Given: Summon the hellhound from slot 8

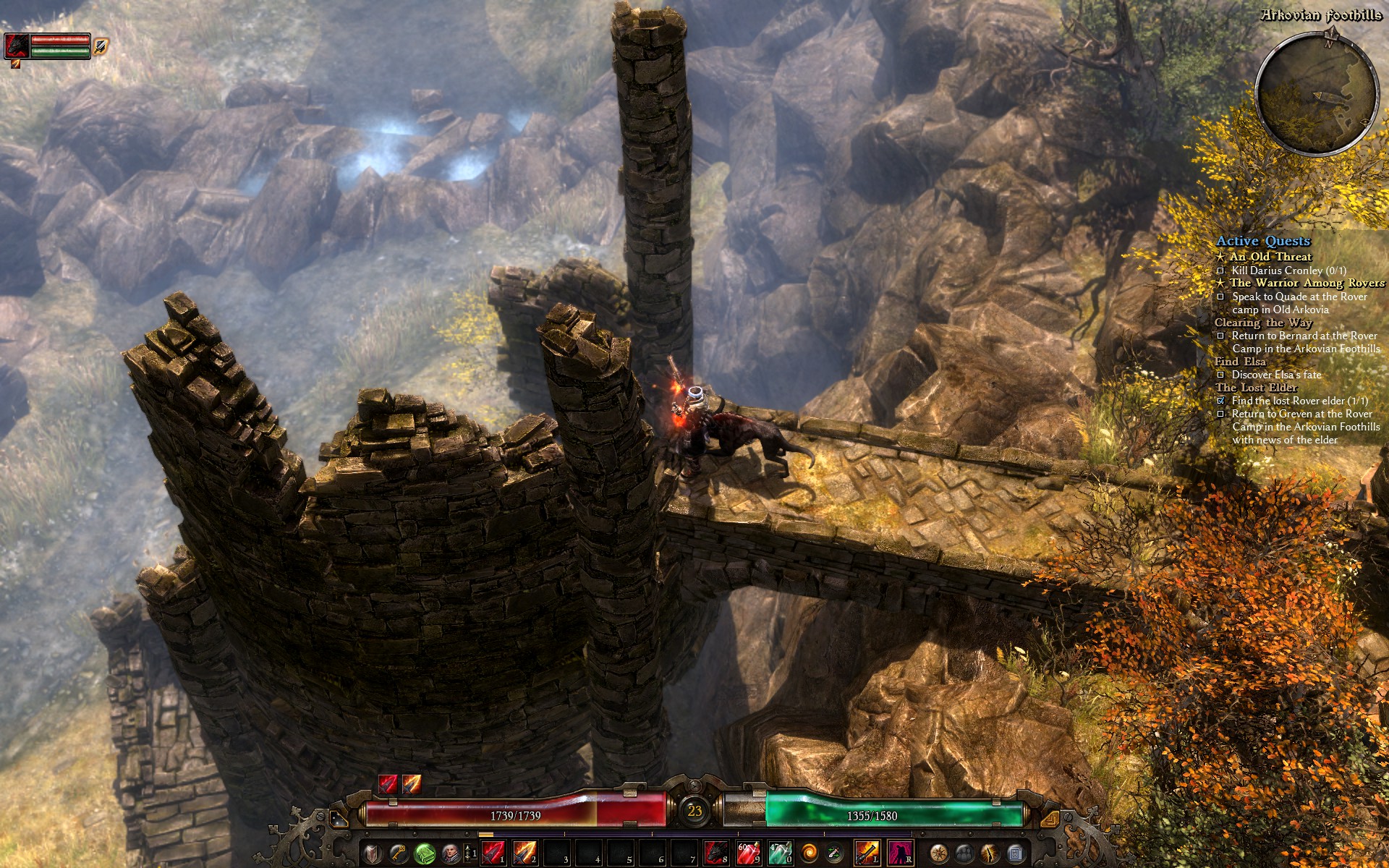Looking at the screenshot, I should (716, 852).
